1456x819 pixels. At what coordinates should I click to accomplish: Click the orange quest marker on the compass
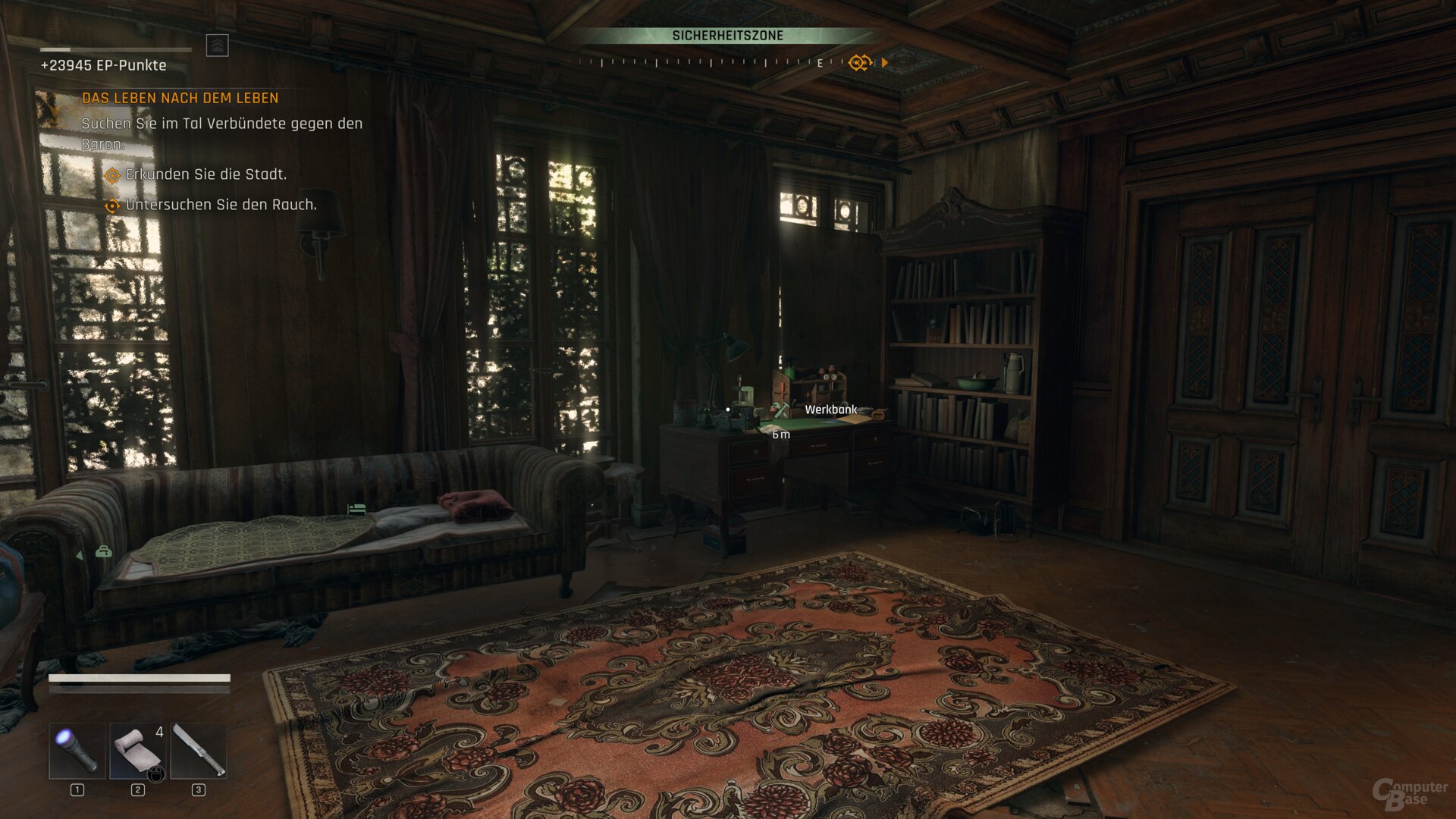coord(858,62)
